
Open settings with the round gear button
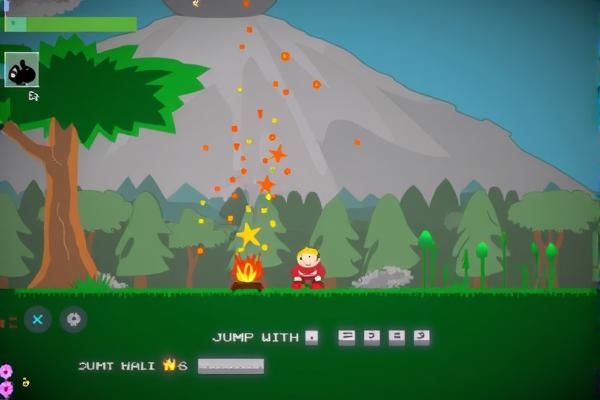pyautogui.click(x=73, y=319)
